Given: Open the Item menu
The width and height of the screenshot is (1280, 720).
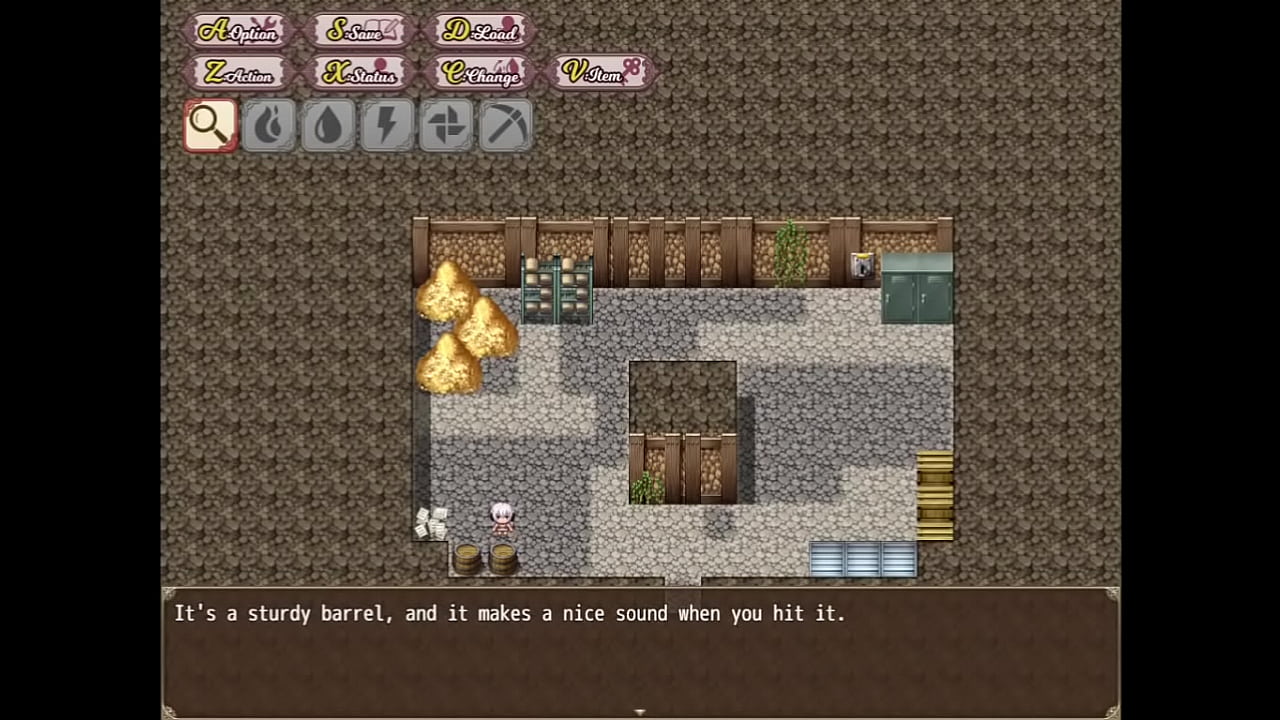Looking at the screenshot, I should pos(602,73).
